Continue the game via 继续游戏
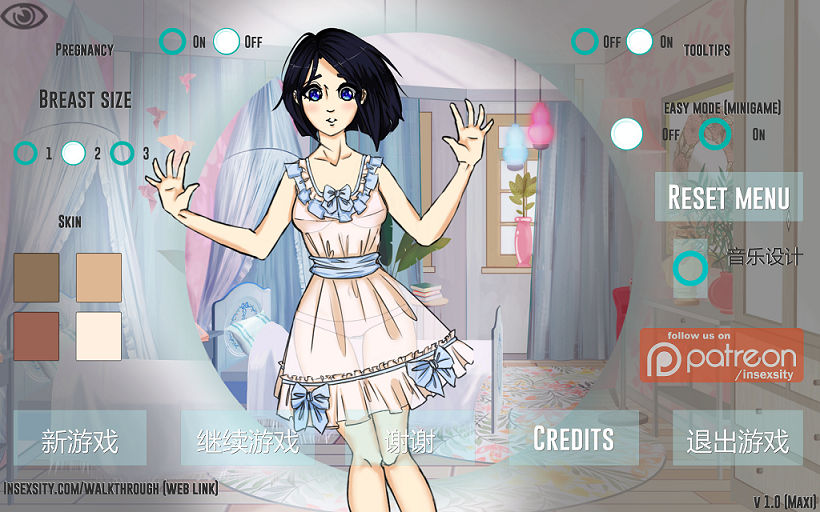The width and height of the screenshot is (820, 512). (x=247, y=441)
